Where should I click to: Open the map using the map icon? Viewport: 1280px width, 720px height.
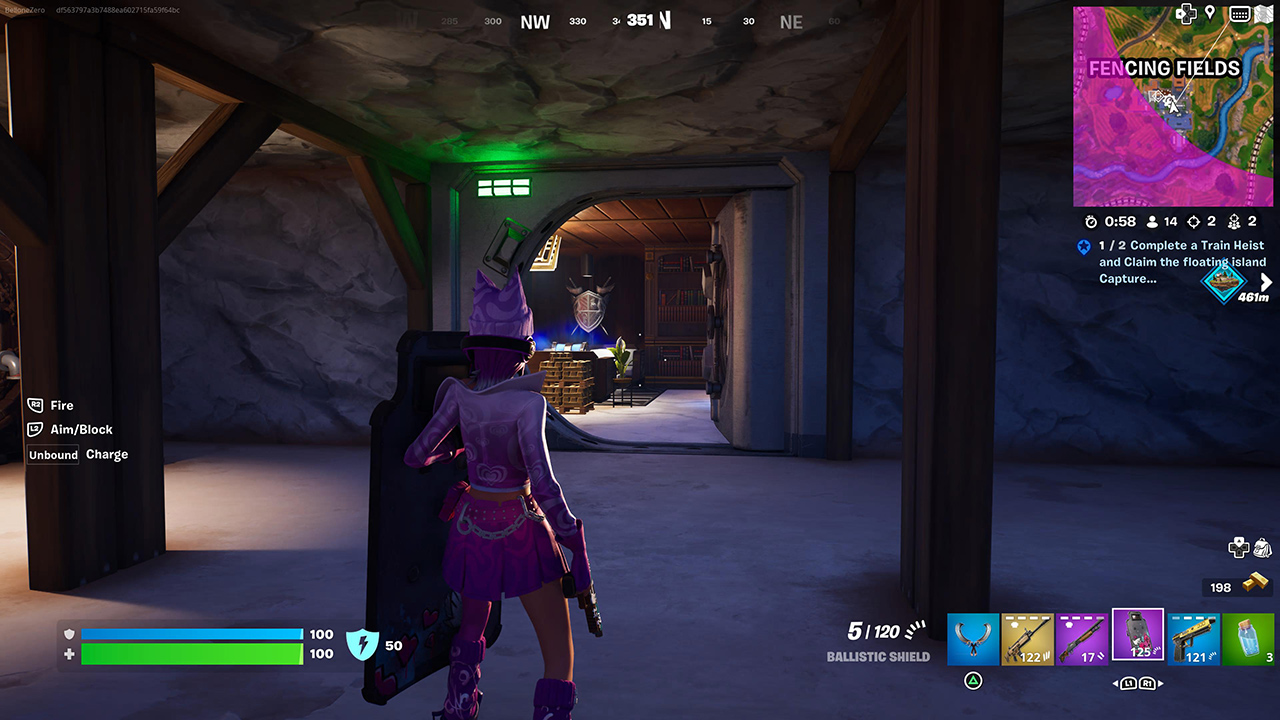click(x=1264, y=13)
